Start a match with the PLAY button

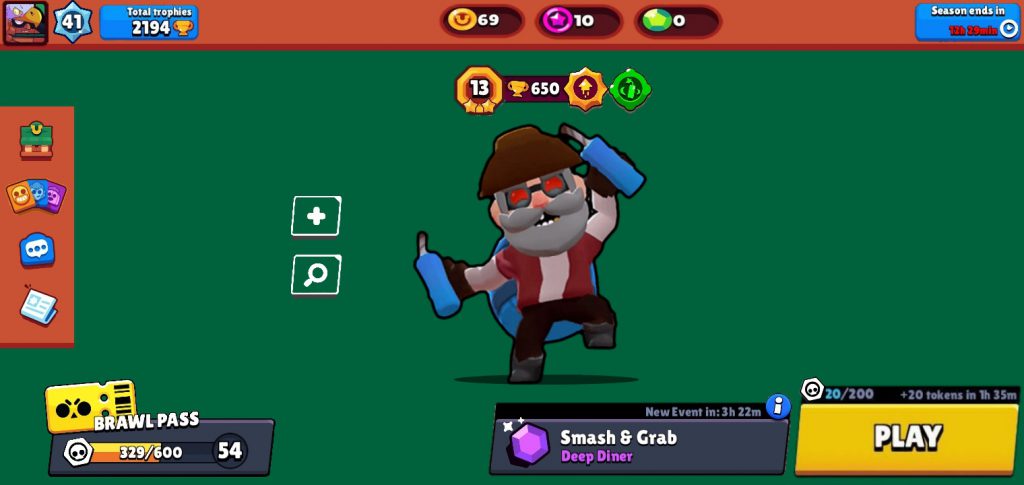[x=907, y=438]
